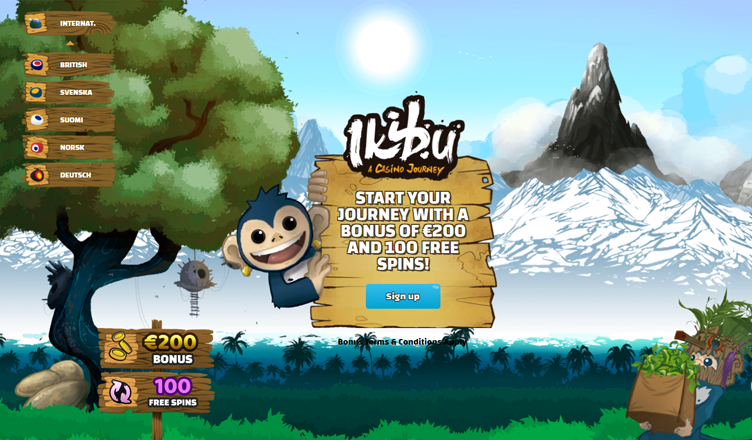
Task: Choose the British language option
Action: point(68,65)
